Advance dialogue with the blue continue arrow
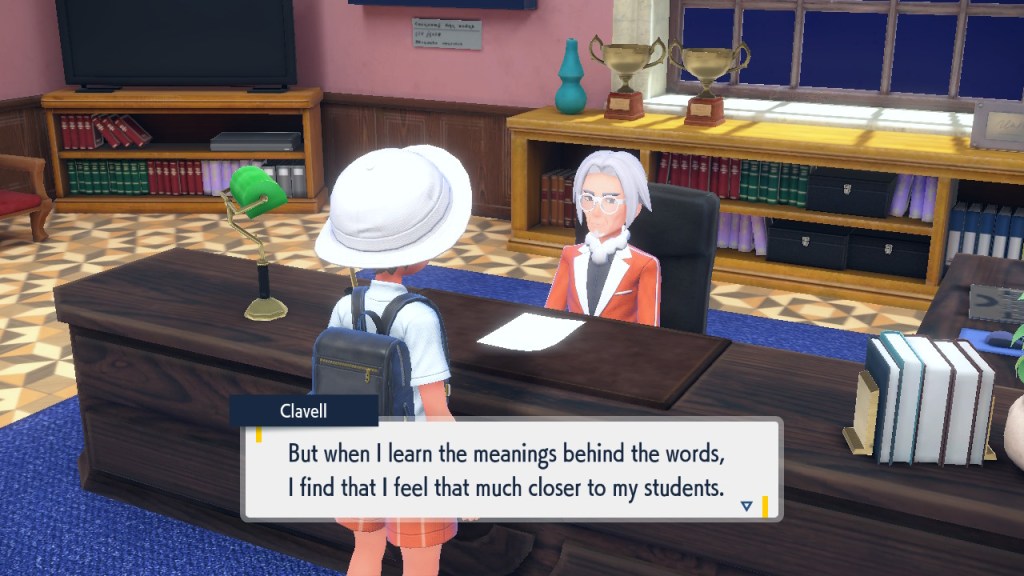The image size is (1024, 576). [746, 507]
